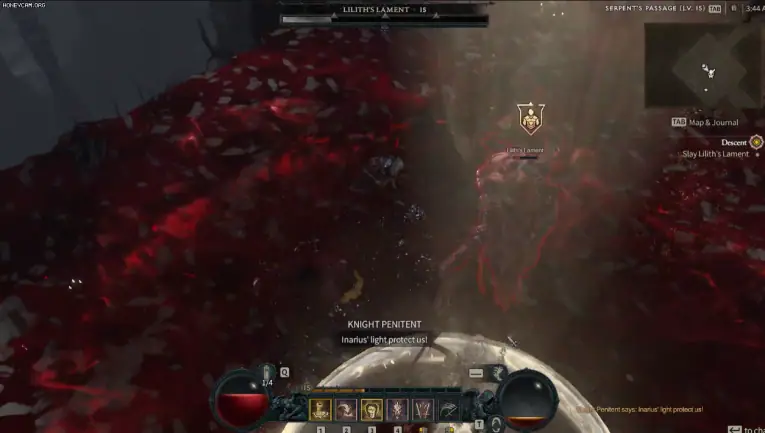Activate the skill in slot 2
The width and height of the screenshot is (765, 433).
pos(346,409)
